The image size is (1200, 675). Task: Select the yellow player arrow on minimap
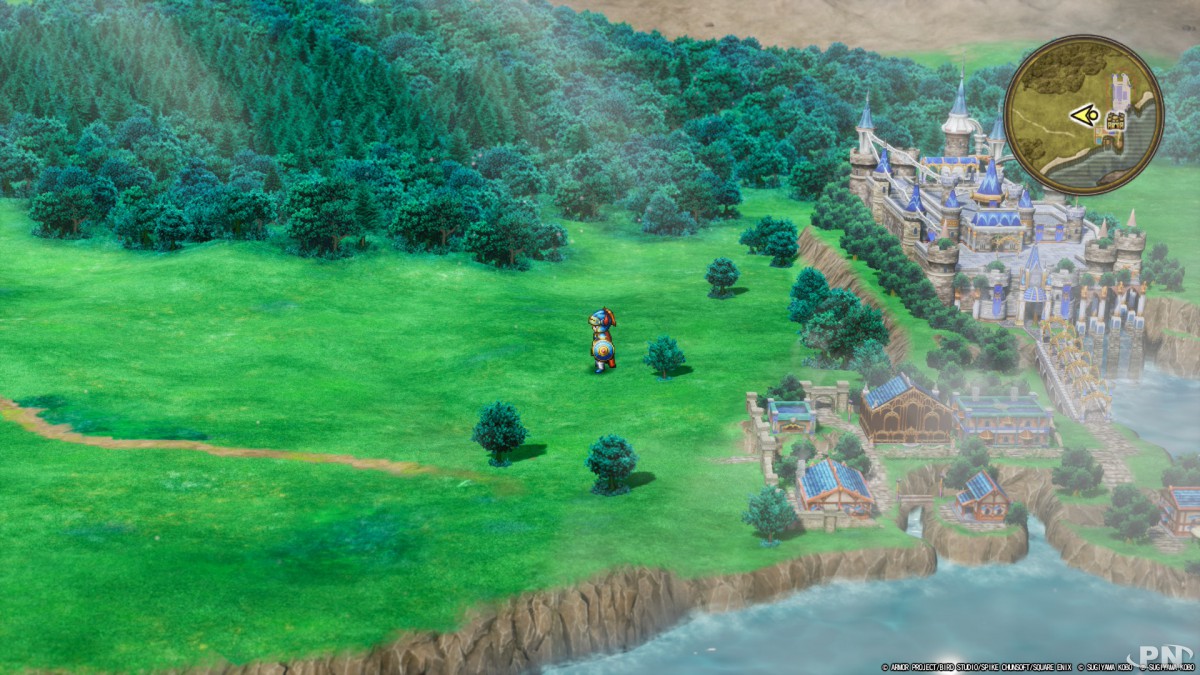point(1083,116)
